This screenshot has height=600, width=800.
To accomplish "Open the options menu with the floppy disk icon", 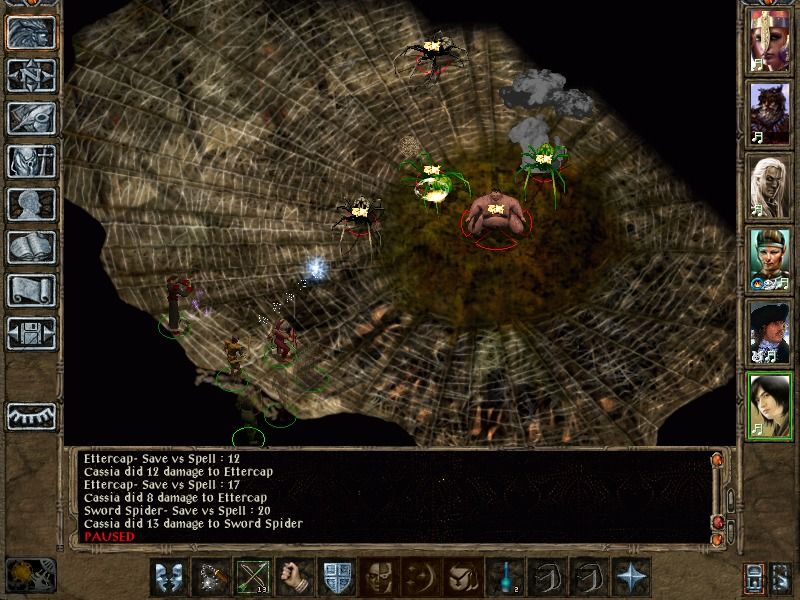I will tap(30, 333).
